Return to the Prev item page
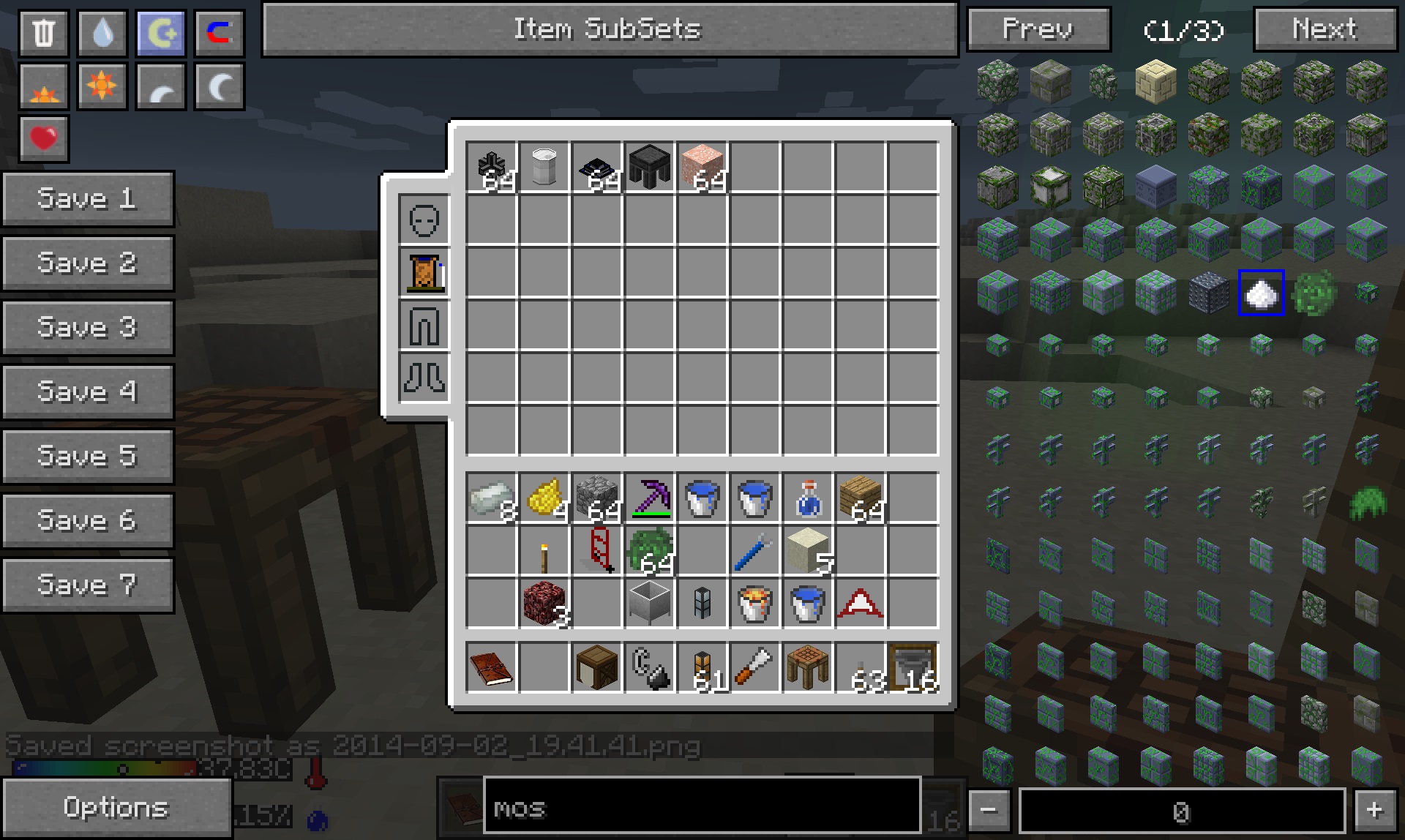This screenshot has height=840, width=1405. coord(1038,30)
